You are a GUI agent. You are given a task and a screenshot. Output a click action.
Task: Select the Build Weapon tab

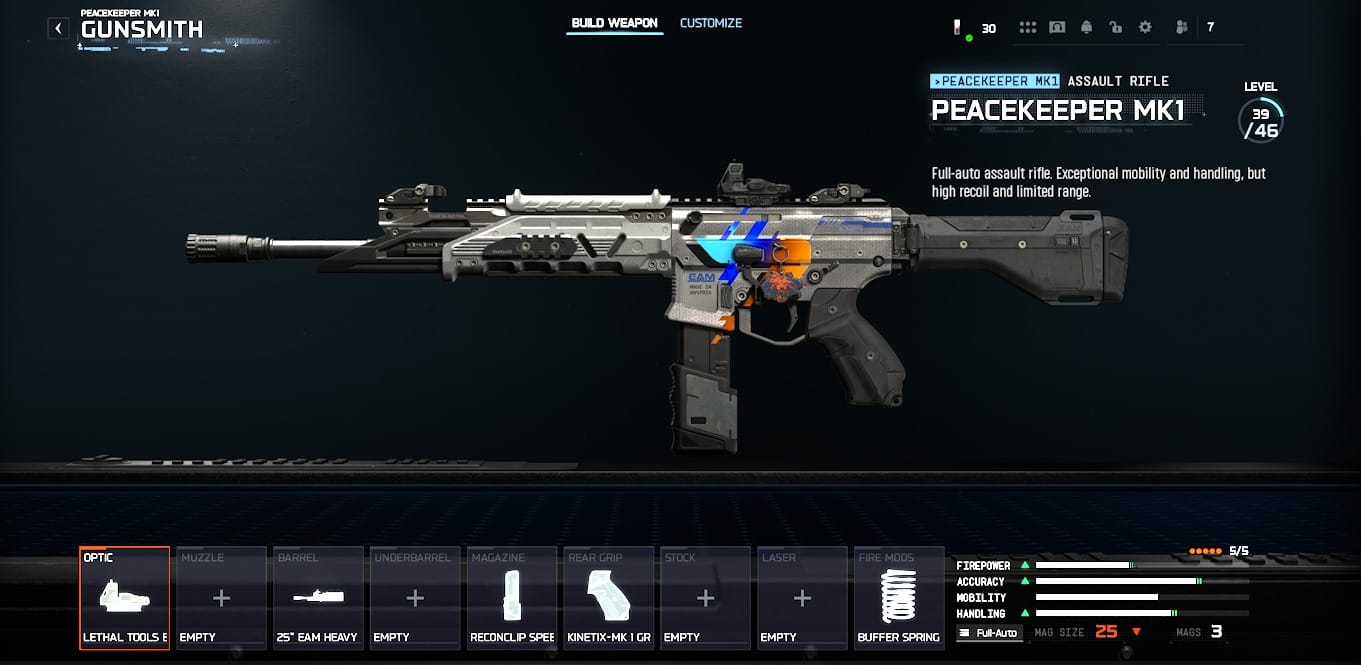(614, 23)
